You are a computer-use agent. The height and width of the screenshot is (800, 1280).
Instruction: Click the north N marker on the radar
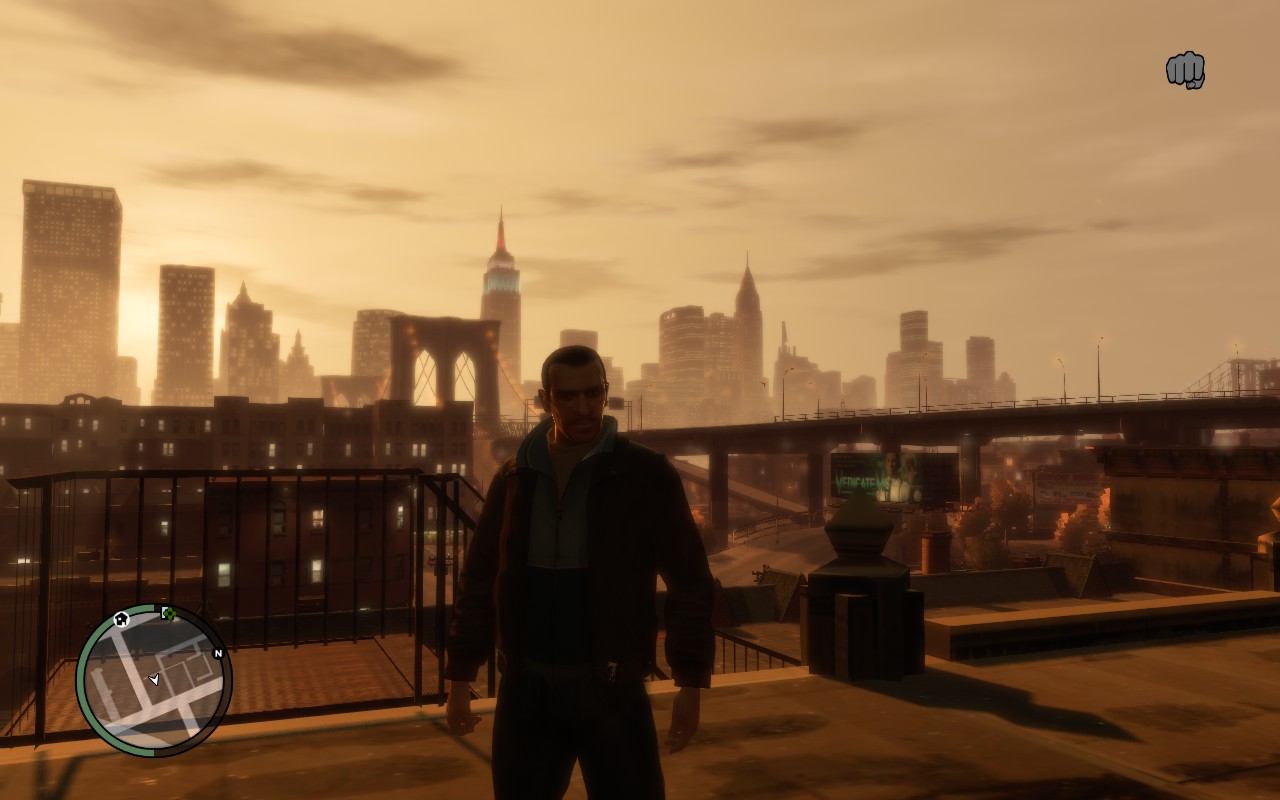(x=218, y=654)
